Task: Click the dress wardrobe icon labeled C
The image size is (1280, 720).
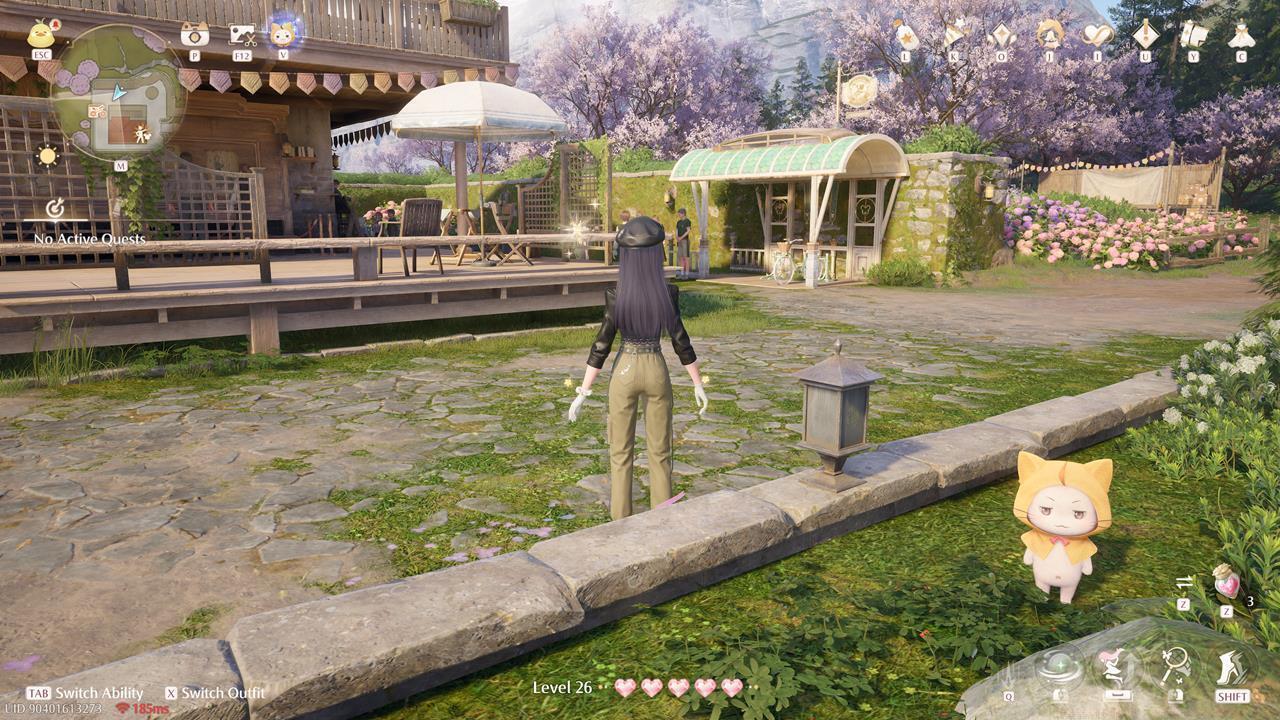Action: click(1242, 30)
